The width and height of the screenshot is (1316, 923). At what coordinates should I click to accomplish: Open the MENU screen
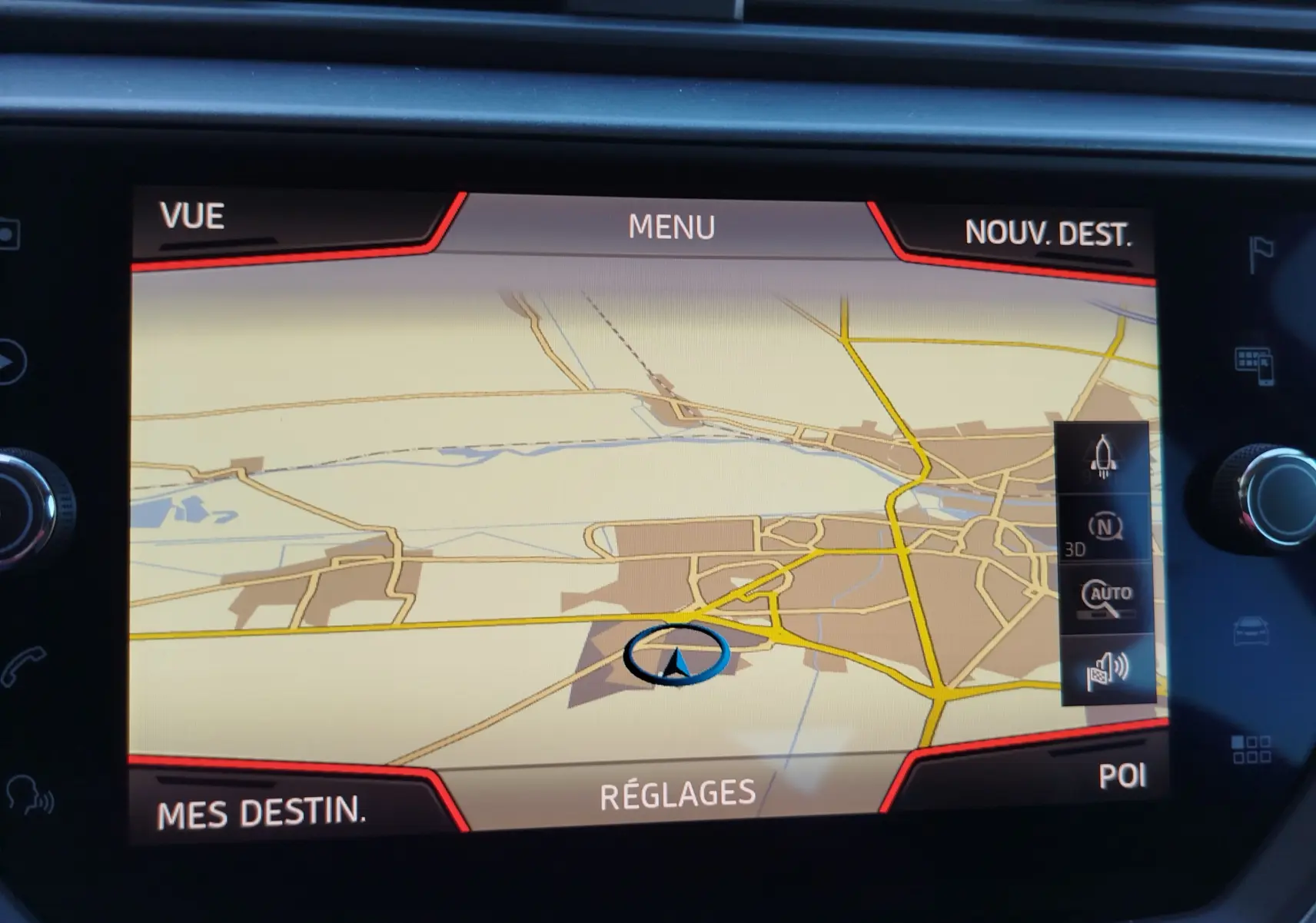click(672, 227)
